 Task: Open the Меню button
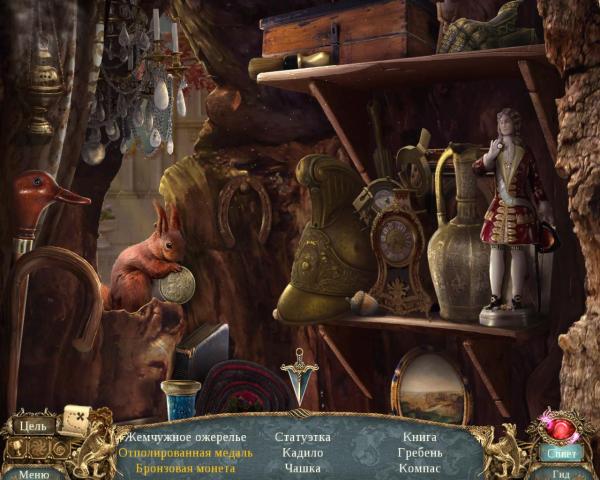click(x=33, y=474)
